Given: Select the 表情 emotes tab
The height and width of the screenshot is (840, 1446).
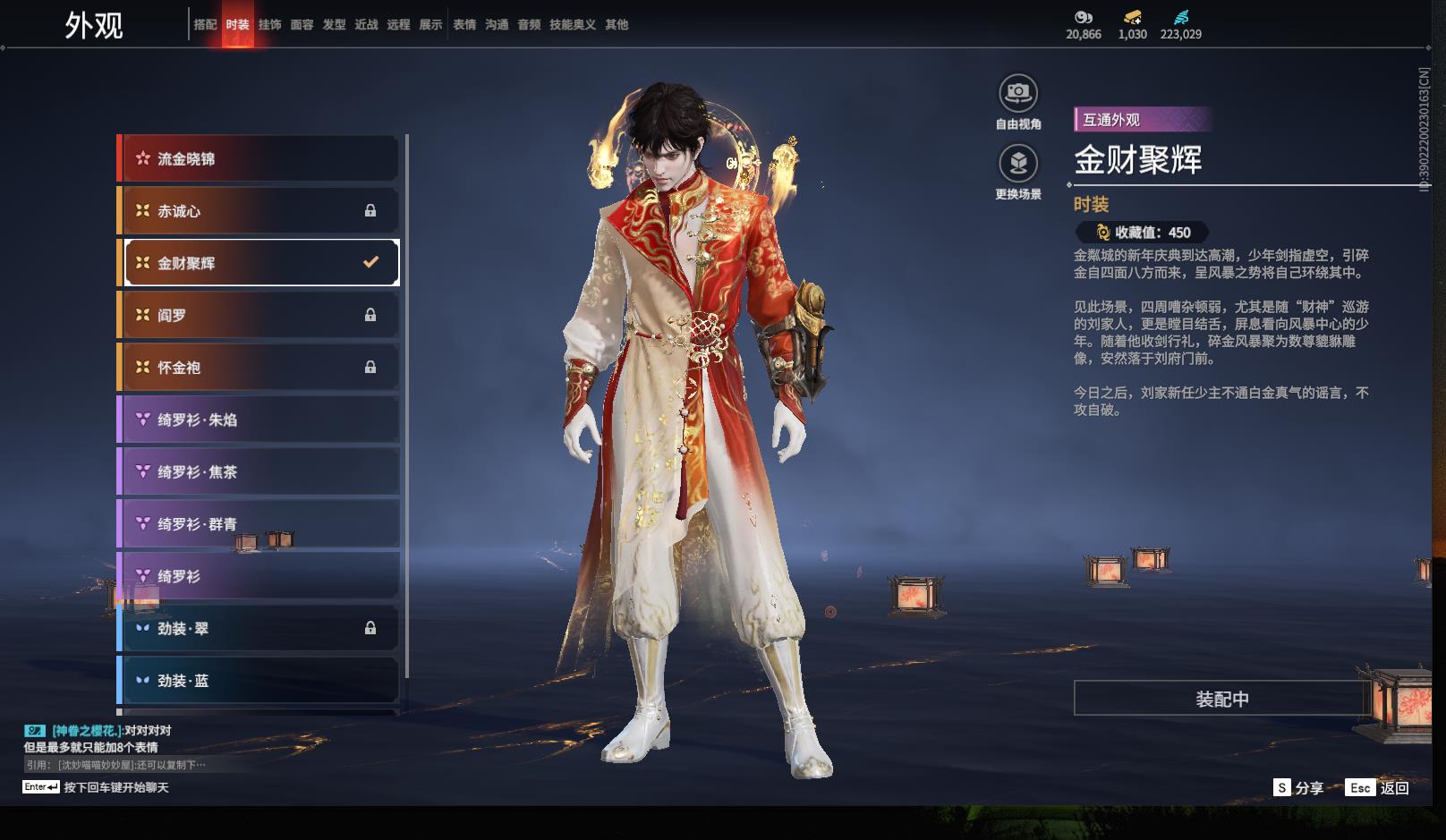Looking at the screenshot, I should [x=464, y=25].
